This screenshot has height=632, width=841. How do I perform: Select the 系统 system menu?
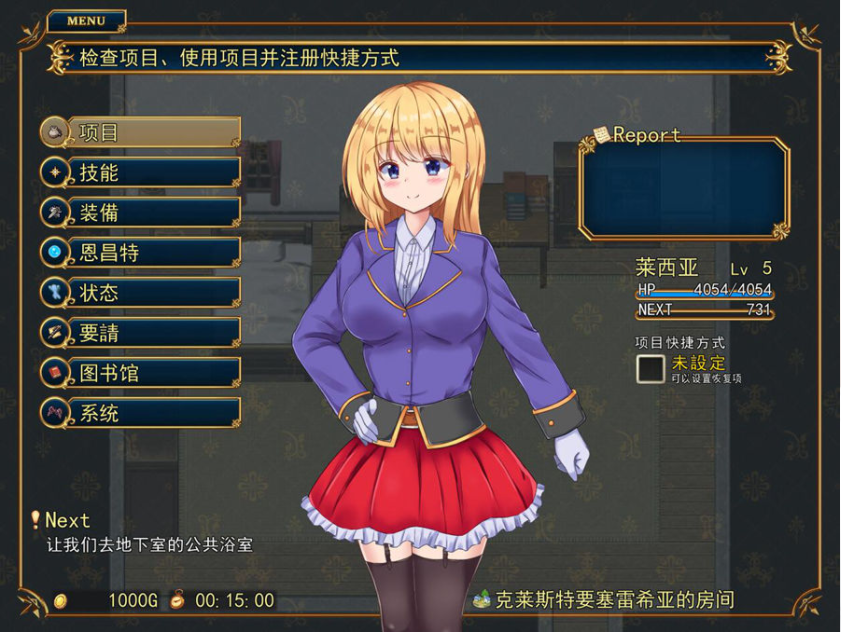click(x=140, y=412)
